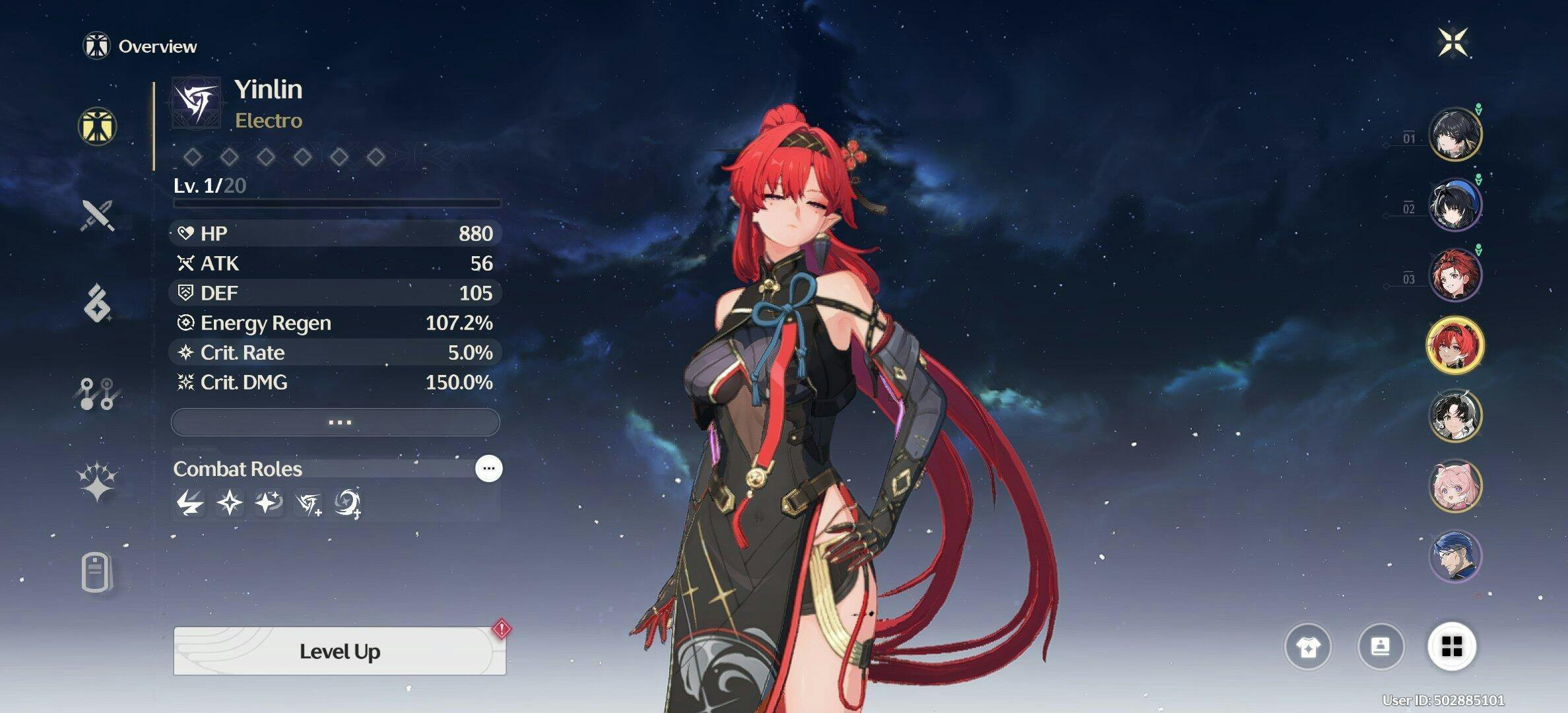Select the pink-haired character portrait

click(1454, 486)
